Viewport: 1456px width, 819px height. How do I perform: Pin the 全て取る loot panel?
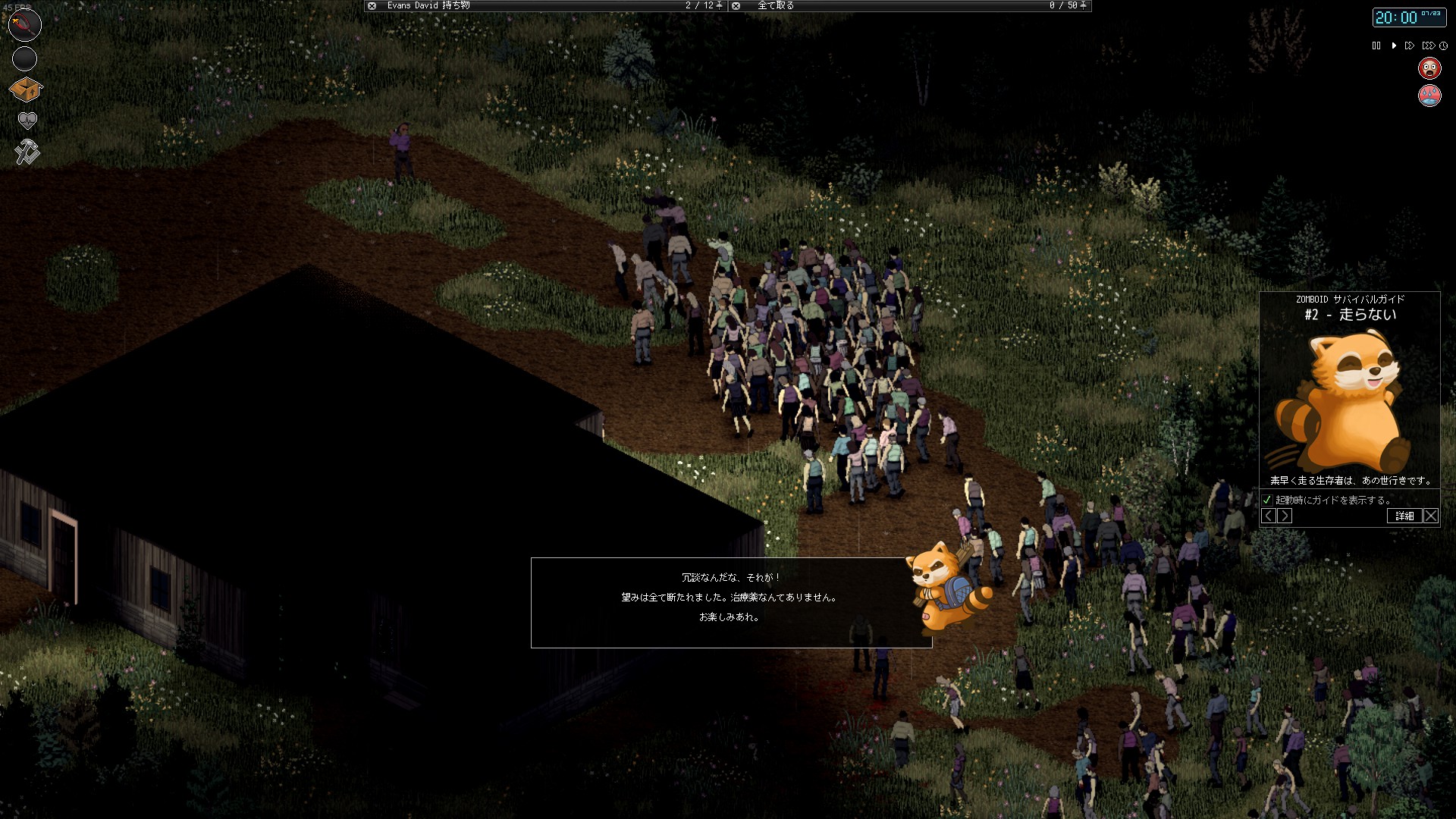[x=1083, y=5]
